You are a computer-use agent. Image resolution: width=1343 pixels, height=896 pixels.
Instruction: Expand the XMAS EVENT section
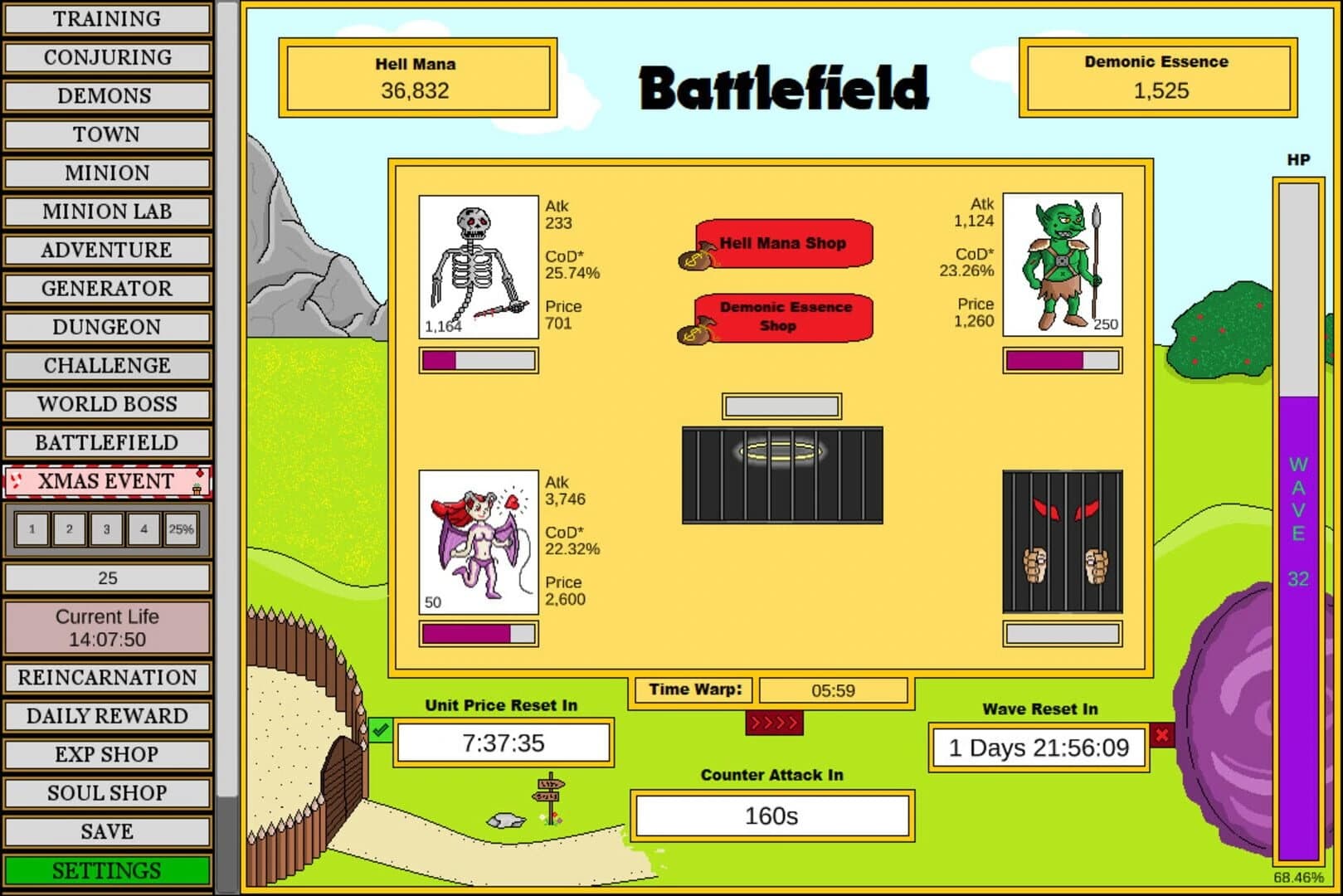click(x=108, y=480)
